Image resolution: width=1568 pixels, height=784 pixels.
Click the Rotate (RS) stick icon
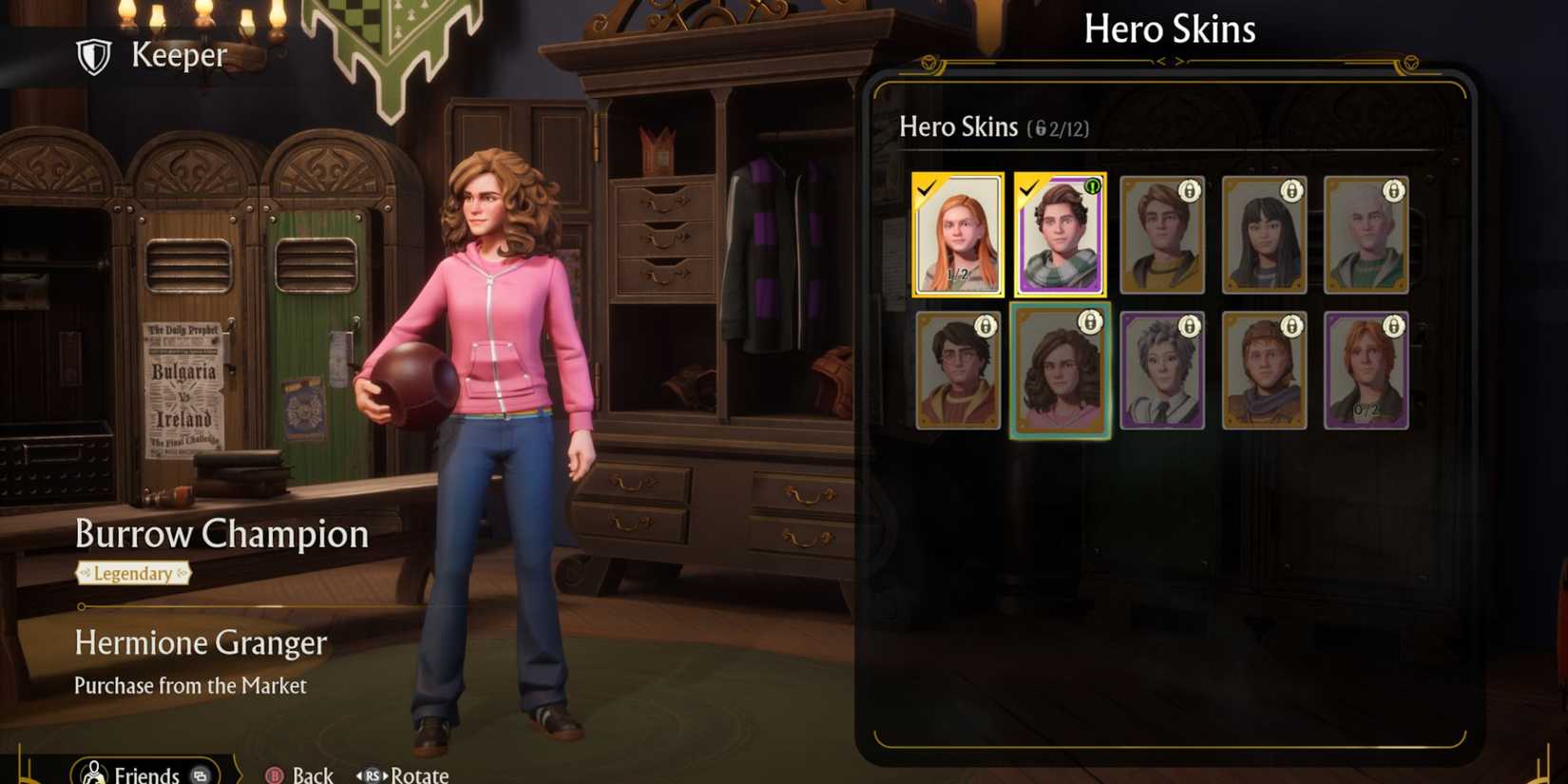click(374, 775)
